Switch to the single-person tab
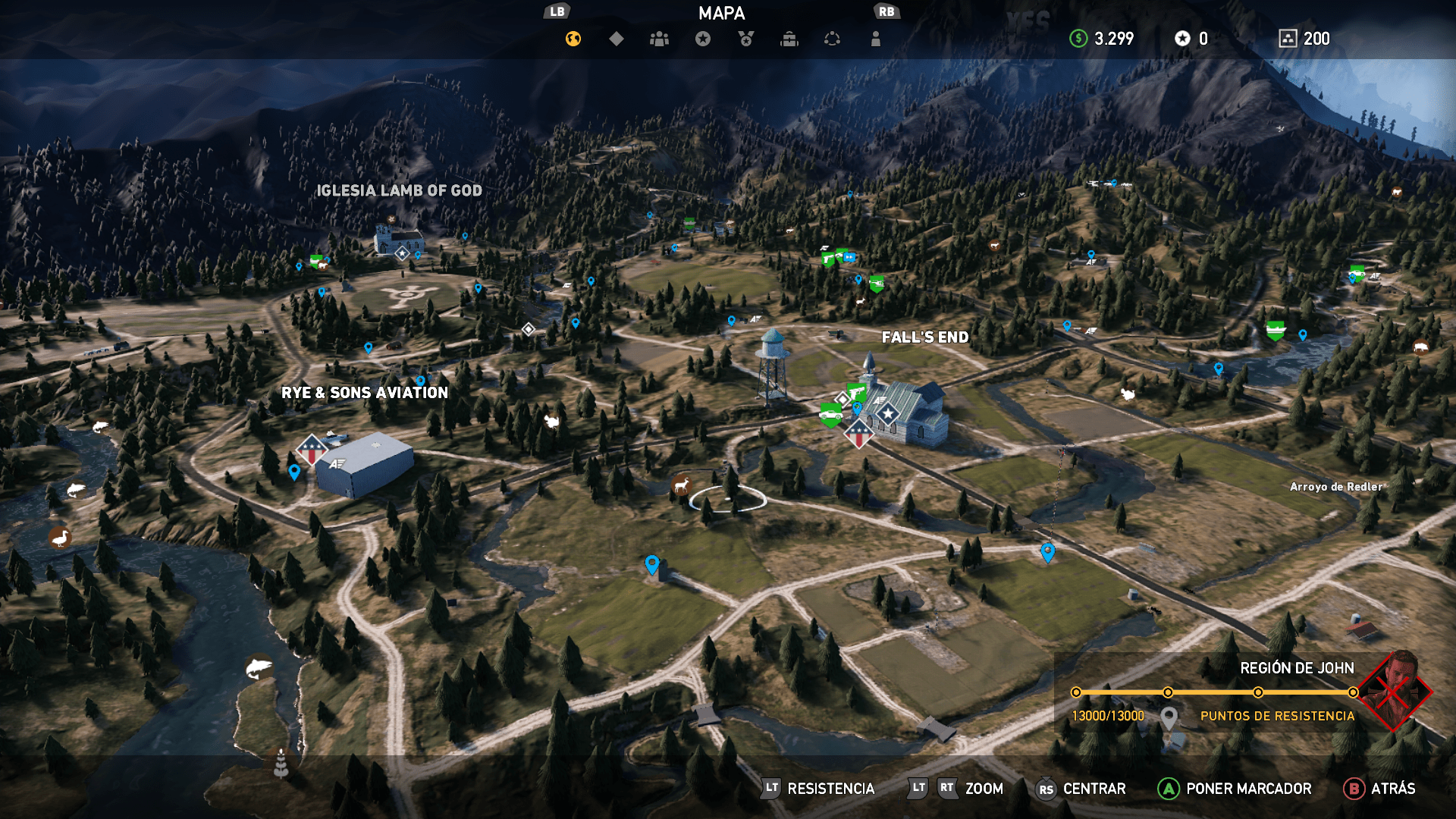Image resolution: width=1456 pixels, height=819 pixels. coord(876,39)
